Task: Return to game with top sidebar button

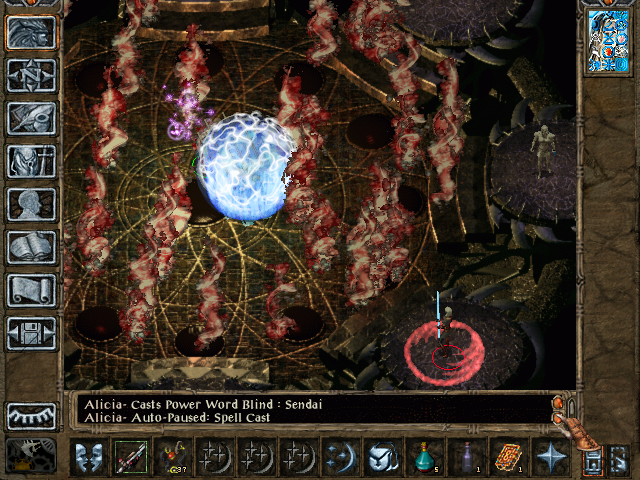Action: tap(31, 32)
